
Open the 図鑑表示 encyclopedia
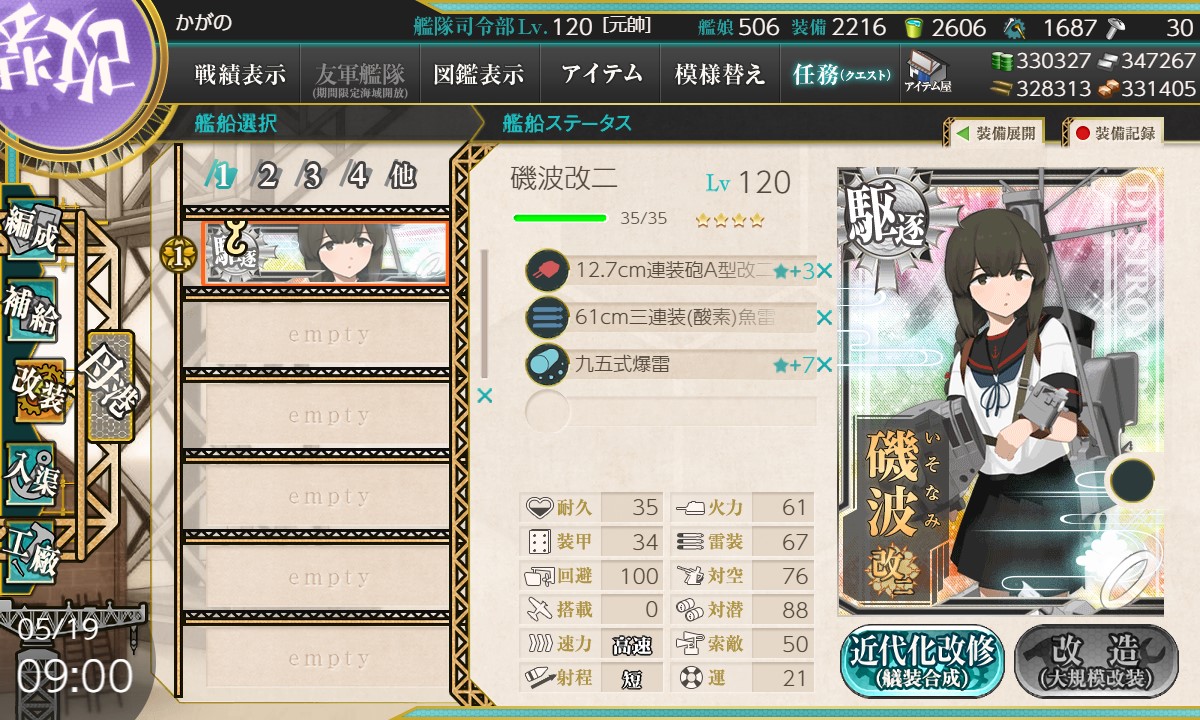pos(478,74)
